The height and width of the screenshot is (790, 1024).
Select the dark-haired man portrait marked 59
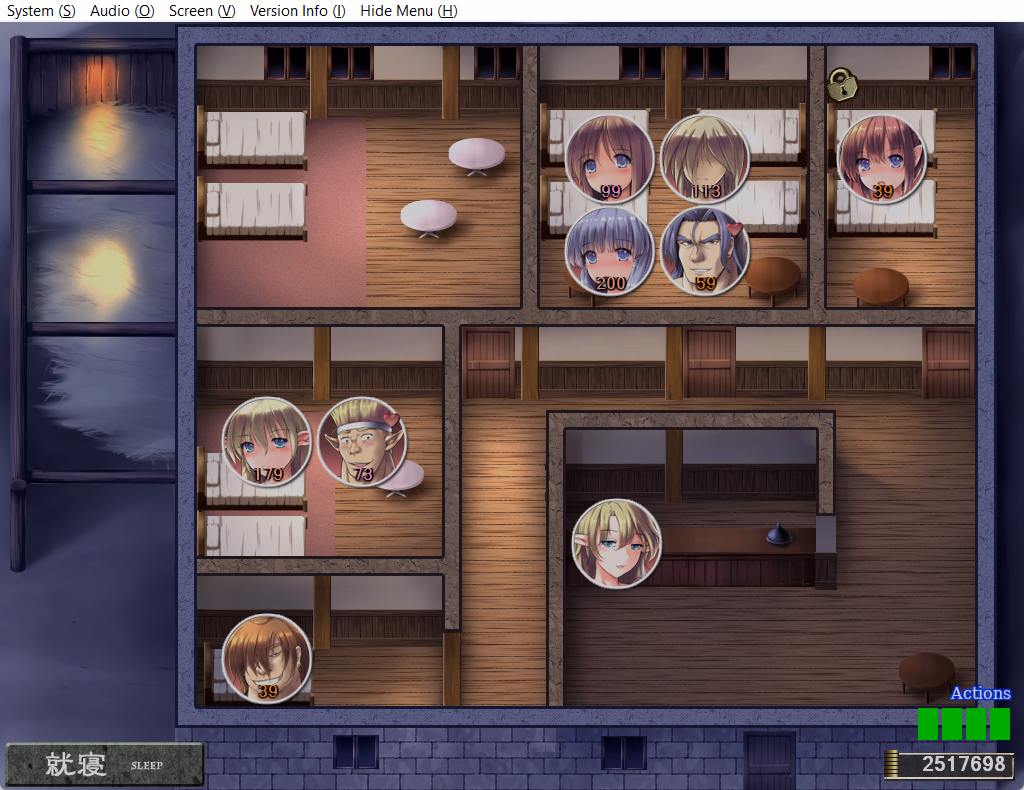click(705, 252)
